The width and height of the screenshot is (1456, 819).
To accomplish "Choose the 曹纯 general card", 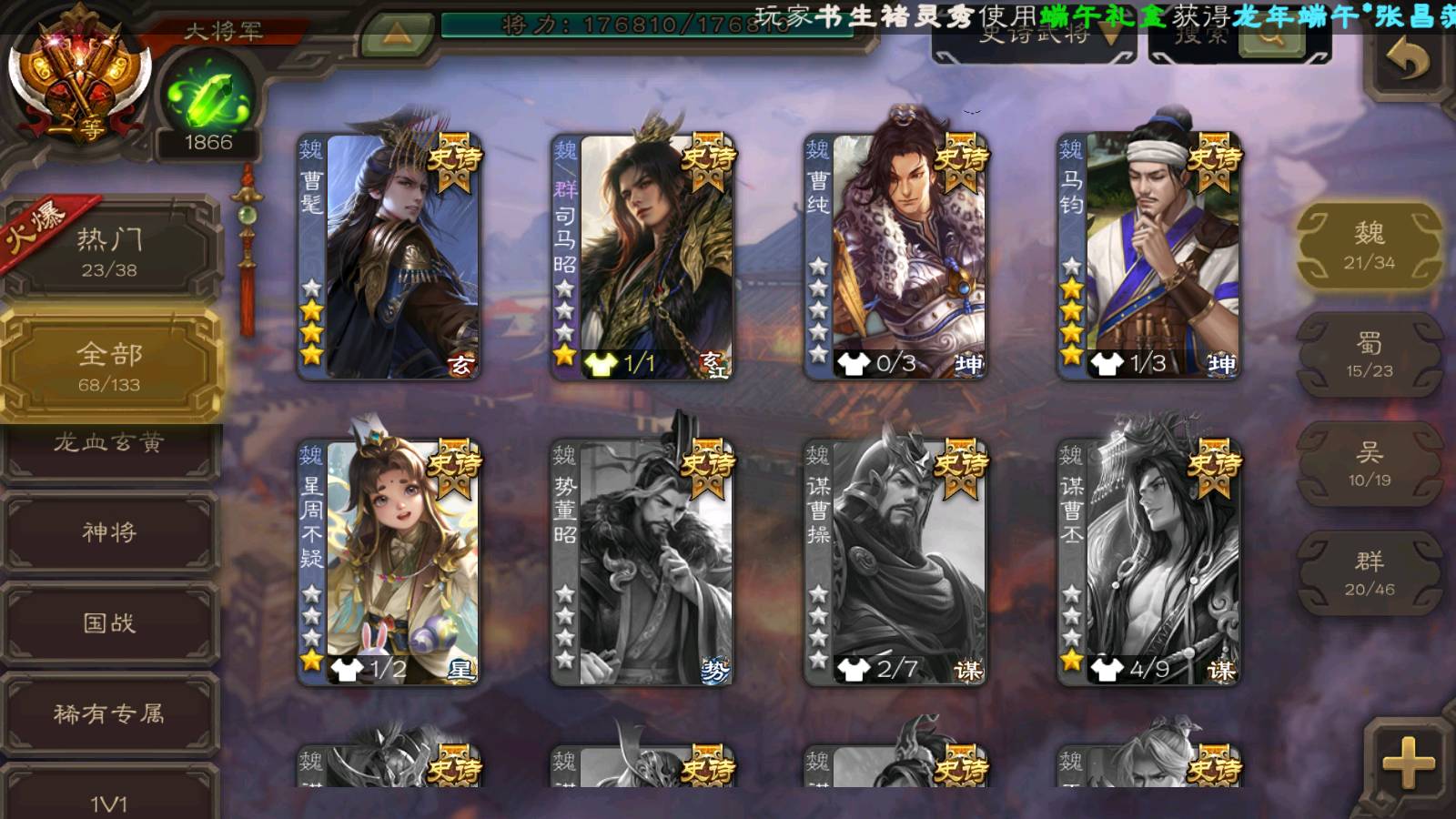I will click(895, 257).
